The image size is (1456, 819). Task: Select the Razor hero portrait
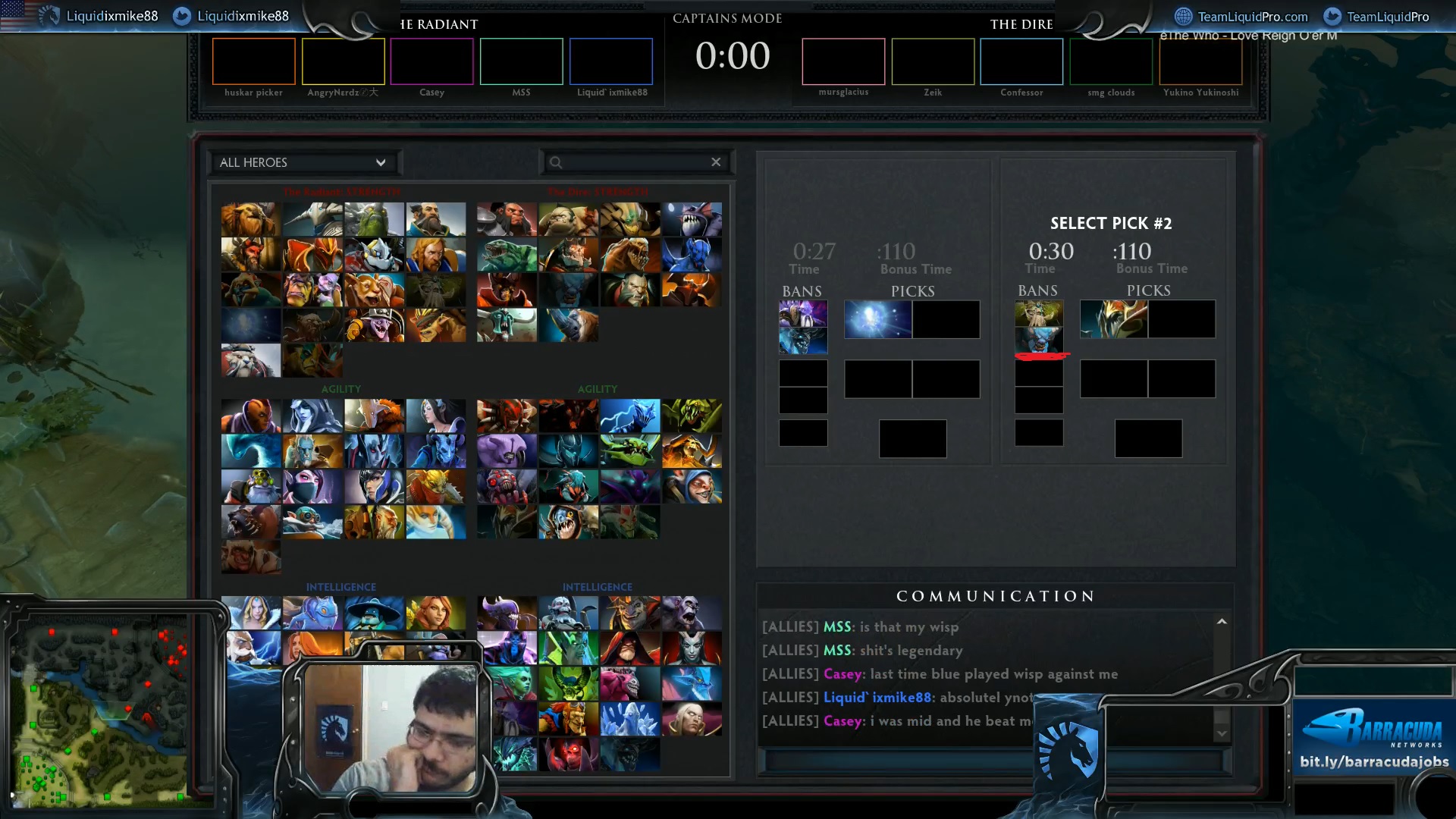629,416
